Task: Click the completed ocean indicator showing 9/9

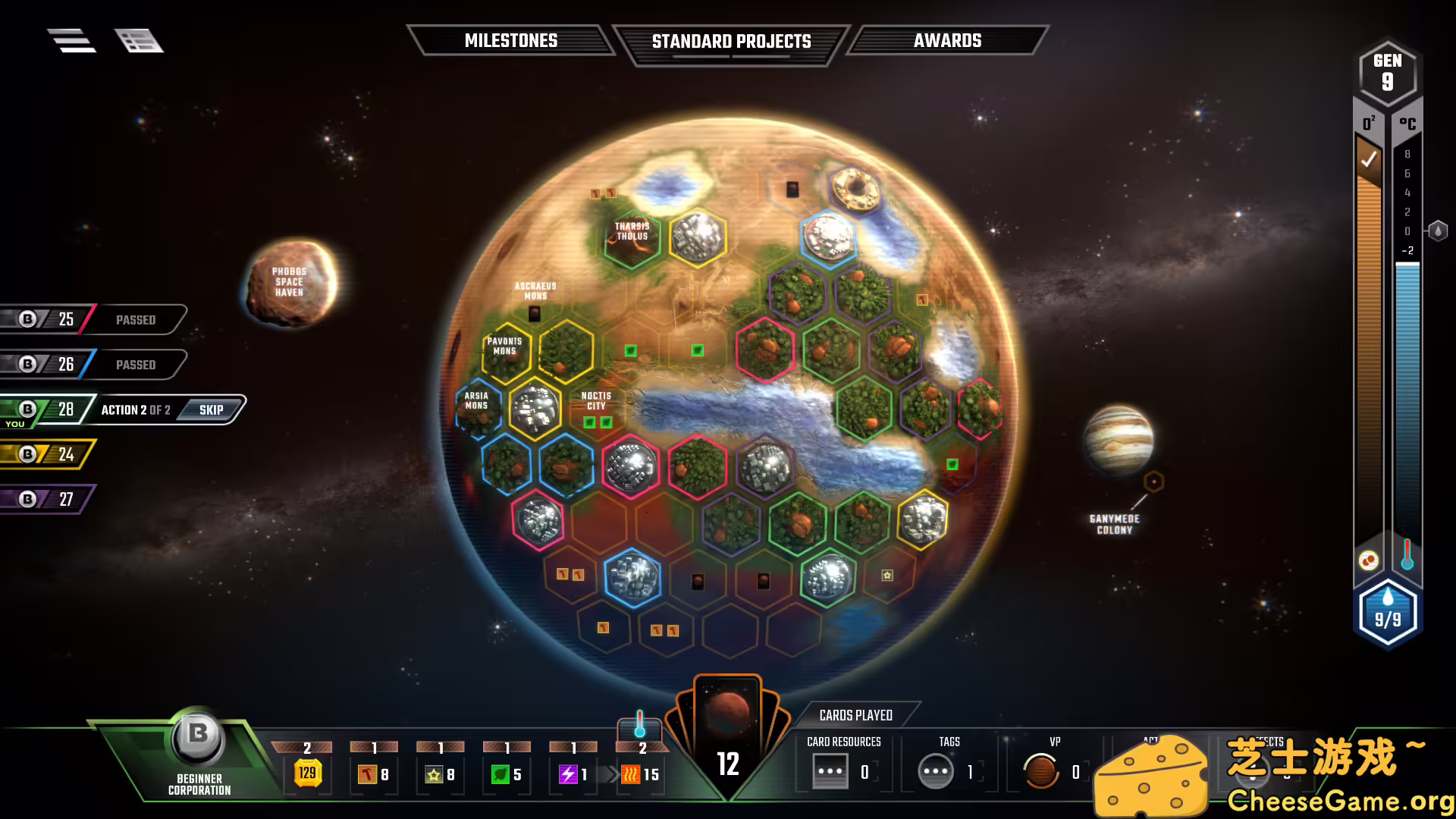Action: click(x=1389, y=614)
